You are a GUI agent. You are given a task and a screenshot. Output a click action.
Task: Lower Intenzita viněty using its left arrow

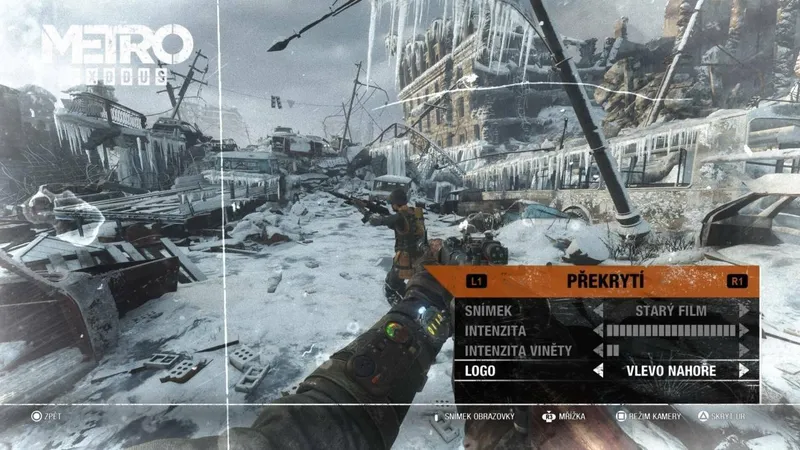pos(598,350)
